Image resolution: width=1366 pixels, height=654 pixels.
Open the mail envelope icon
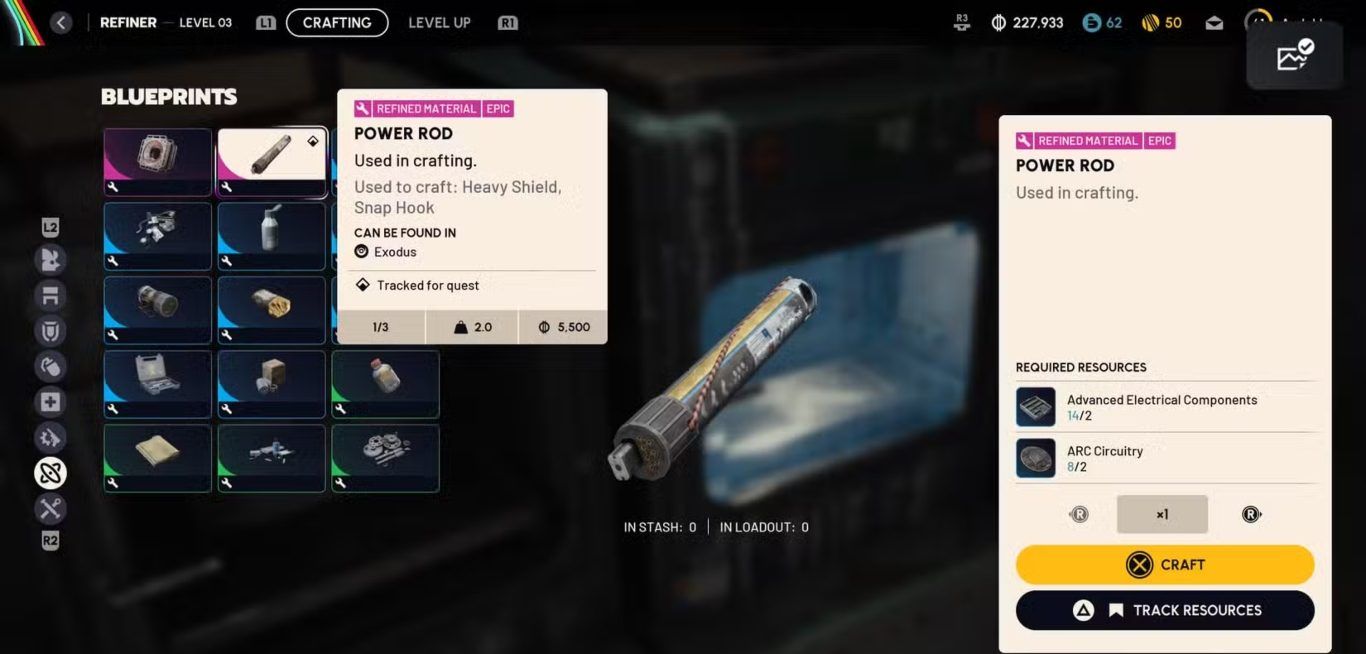pyautogui.click(x=1214, y=23)
